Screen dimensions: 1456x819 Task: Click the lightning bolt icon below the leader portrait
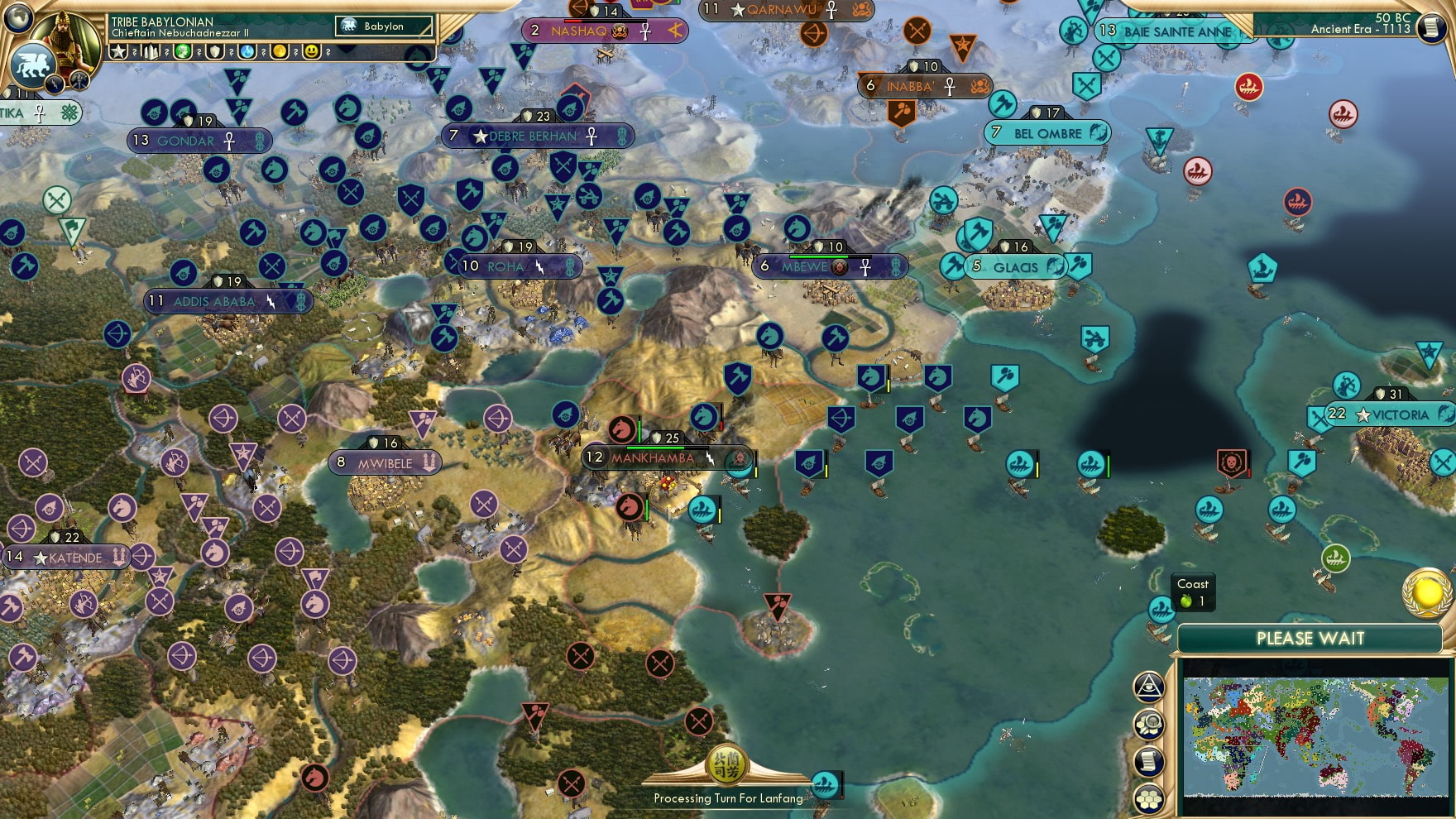point(55,84)
